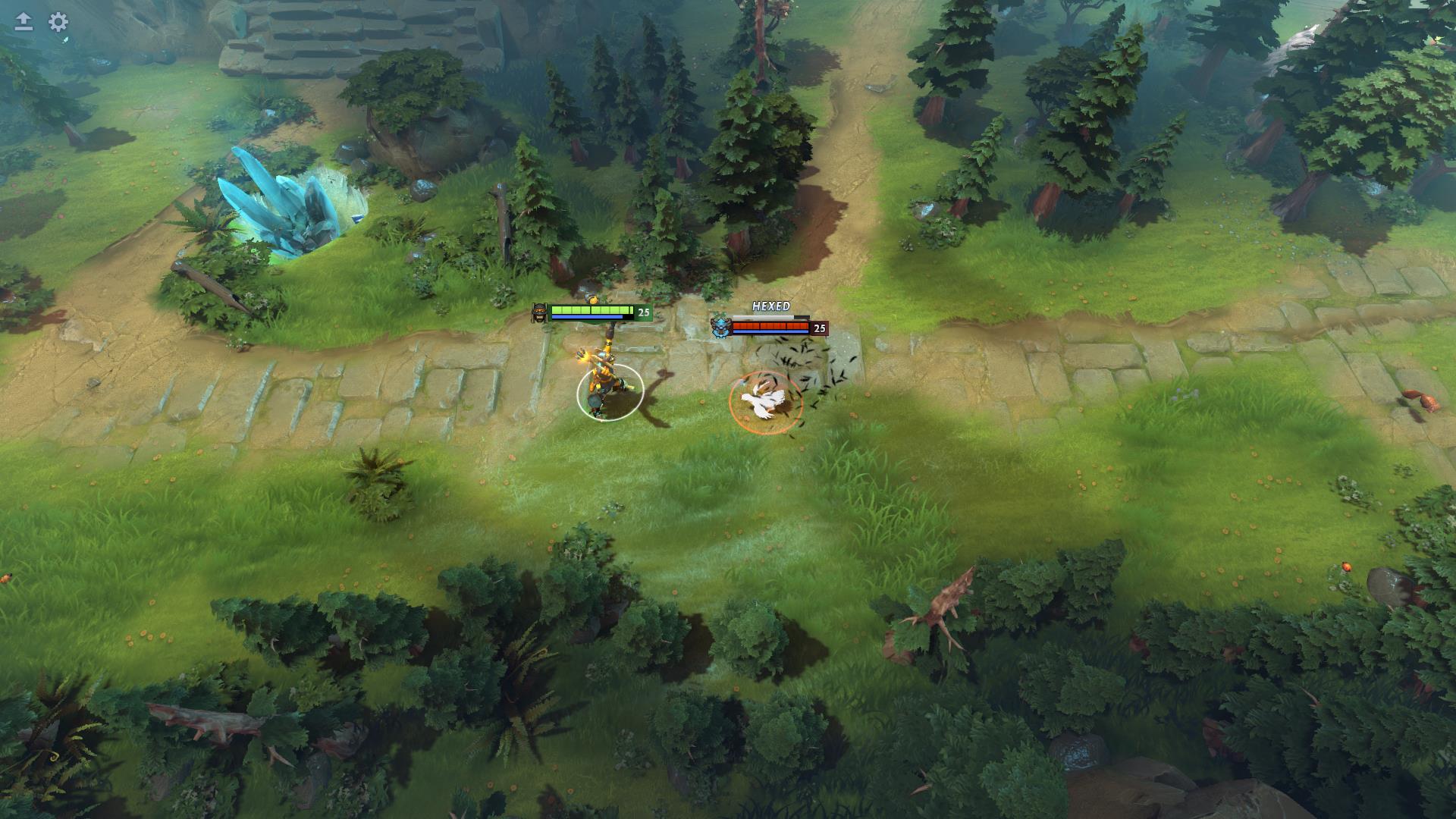This screenshot has height=819, width=1456.
Task: Select the orange hero's portrait on its health bar
Action: coord(539,312)
